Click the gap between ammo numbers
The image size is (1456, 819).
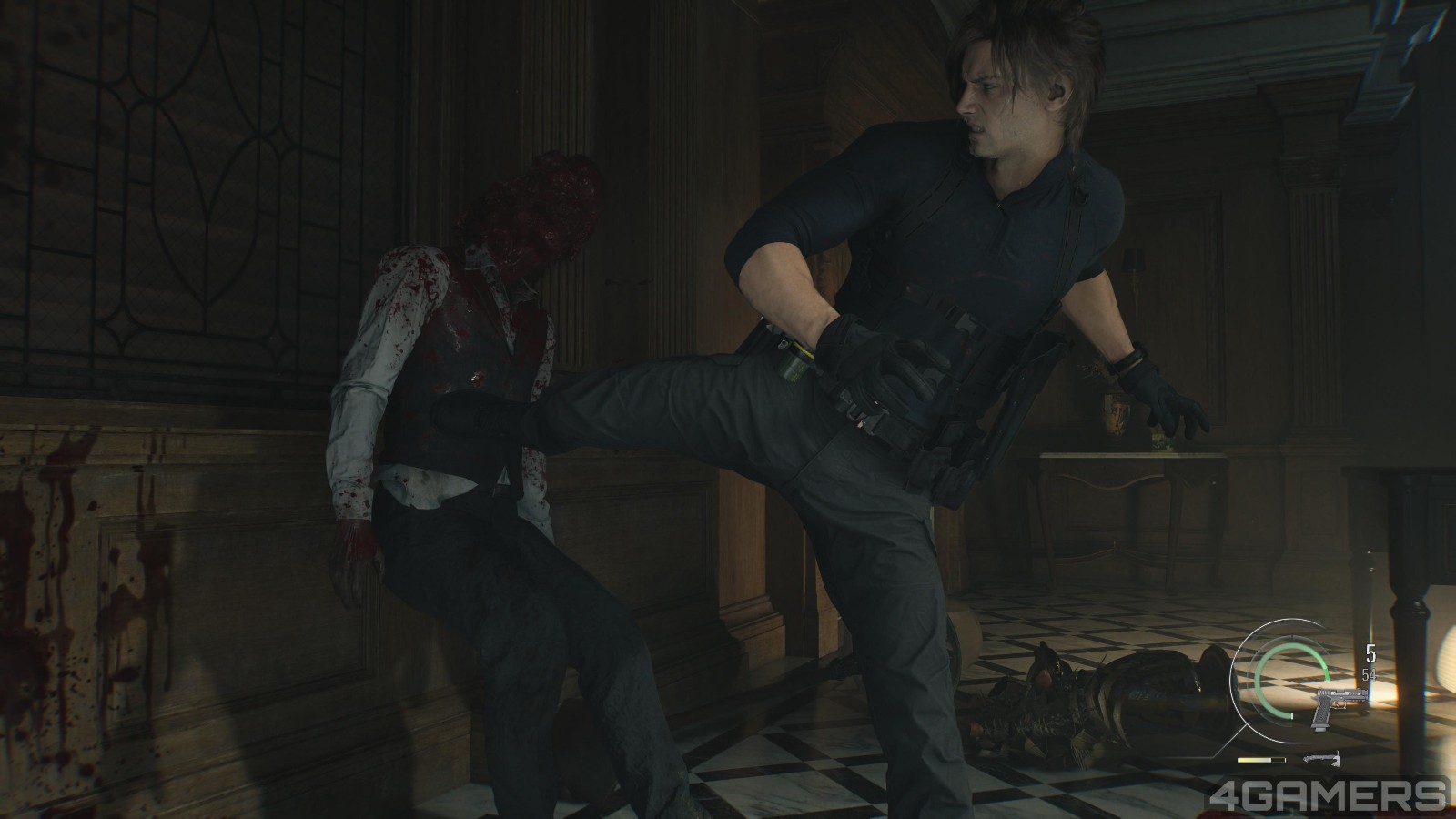pyautogui.click(x=1368, y=663)
